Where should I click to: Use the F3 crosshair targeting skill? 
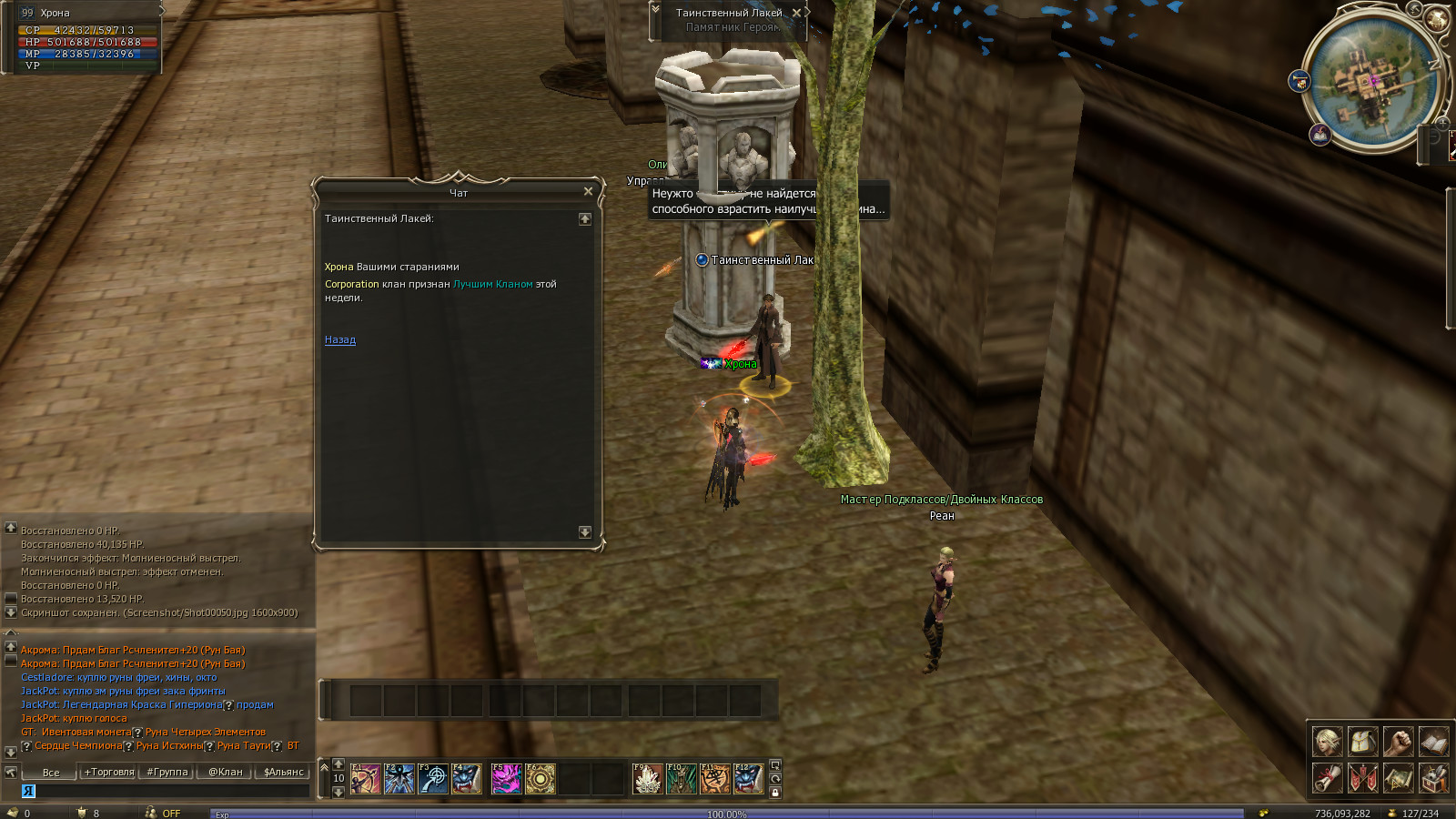[433, 779]
